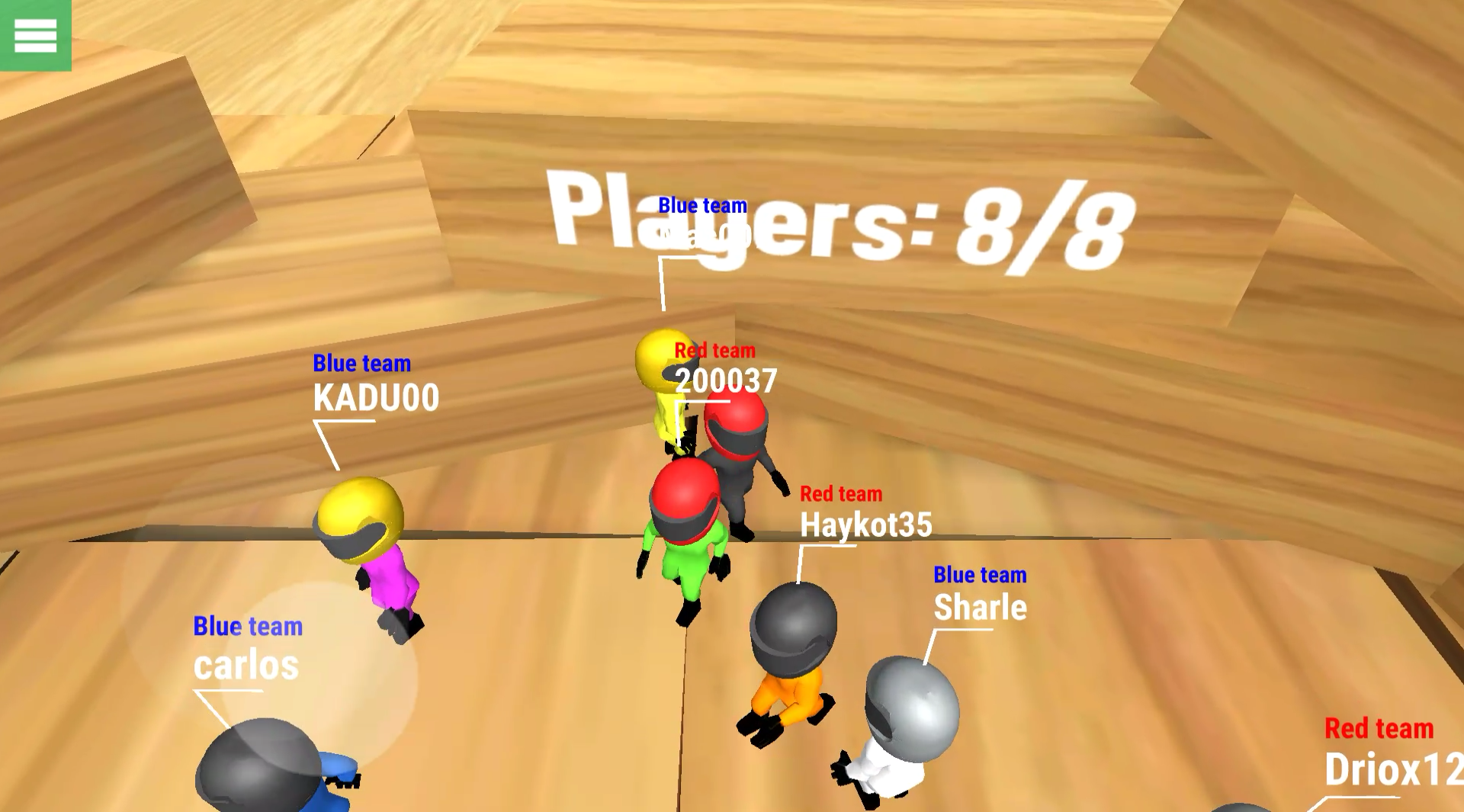Click the KADU00 name label
This screenshot has height=812, width=1464.
(x=375, y=397)
